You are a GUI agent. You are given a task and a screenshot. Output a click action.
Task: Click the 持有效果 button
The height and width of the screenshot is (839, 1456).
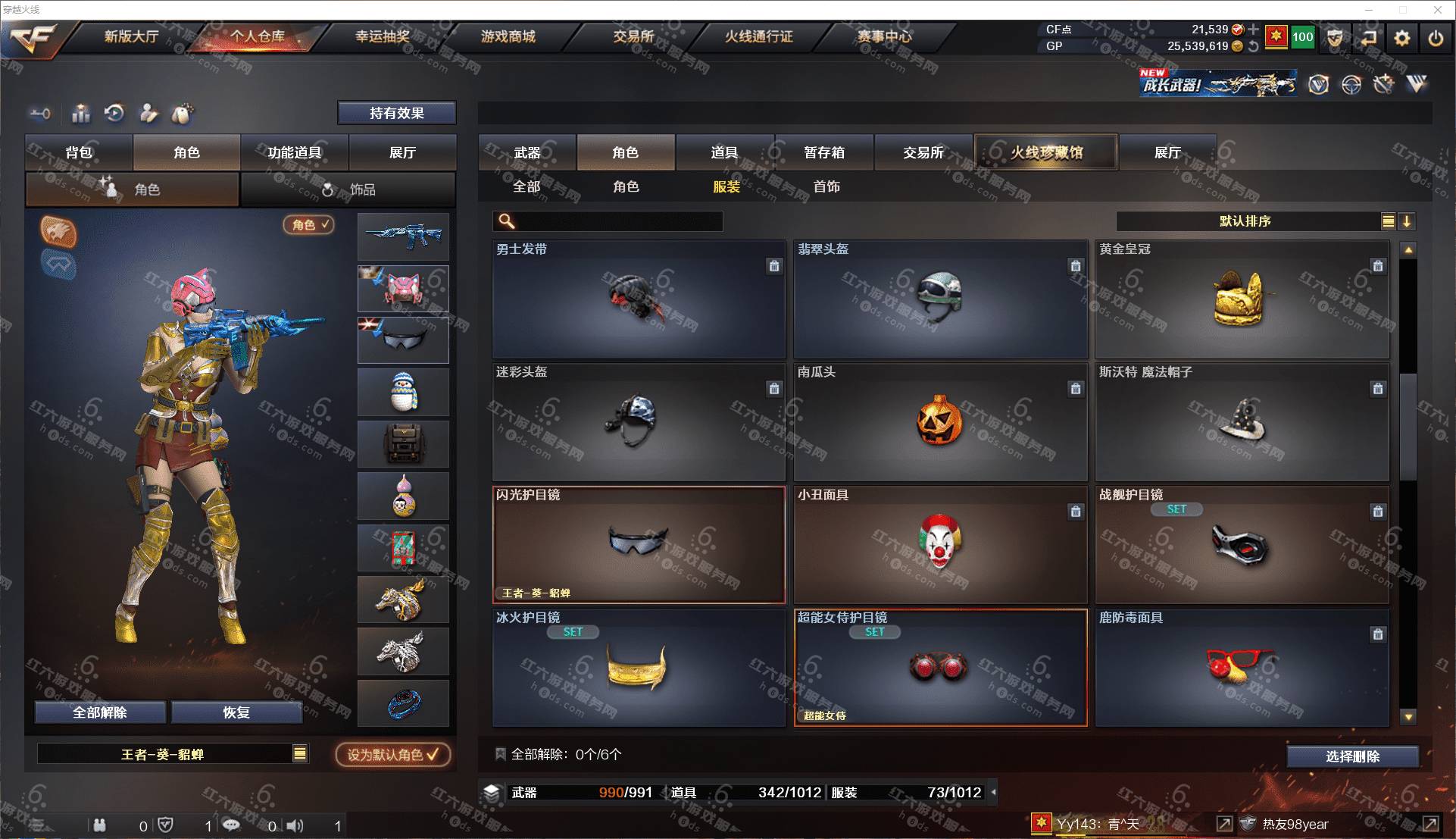396,113
